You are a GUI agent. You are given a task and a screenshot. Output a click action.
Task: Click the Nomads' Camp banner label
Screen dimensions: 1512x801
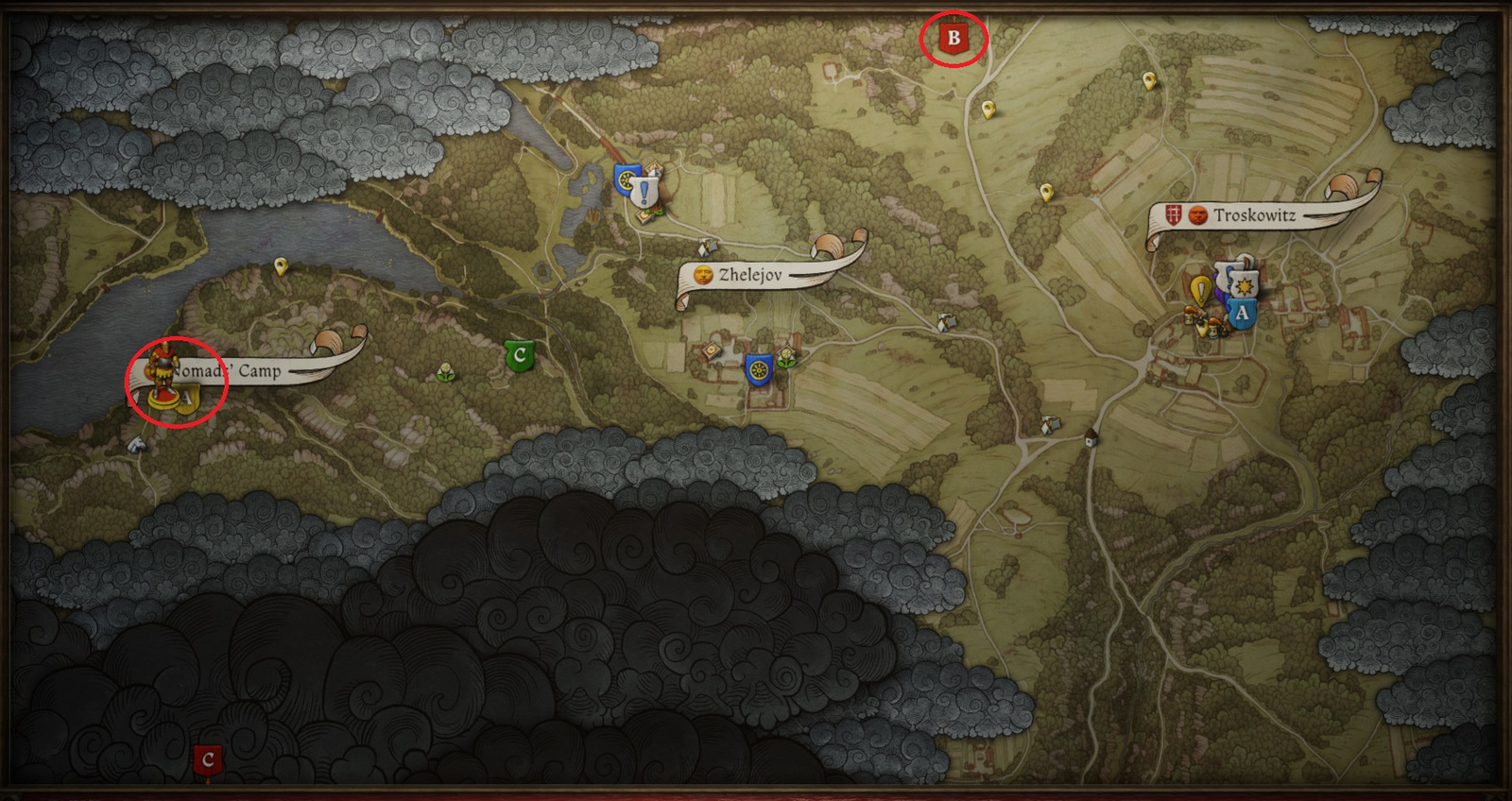click(x=257, y=371)
